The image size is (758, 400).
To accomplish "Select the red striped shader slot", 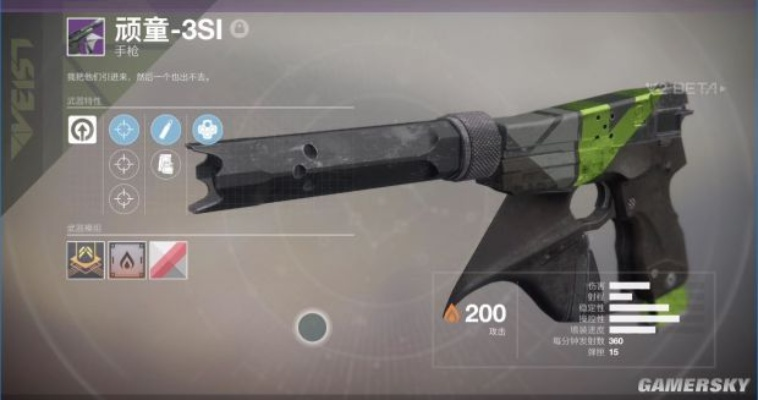I will [166, 262].
